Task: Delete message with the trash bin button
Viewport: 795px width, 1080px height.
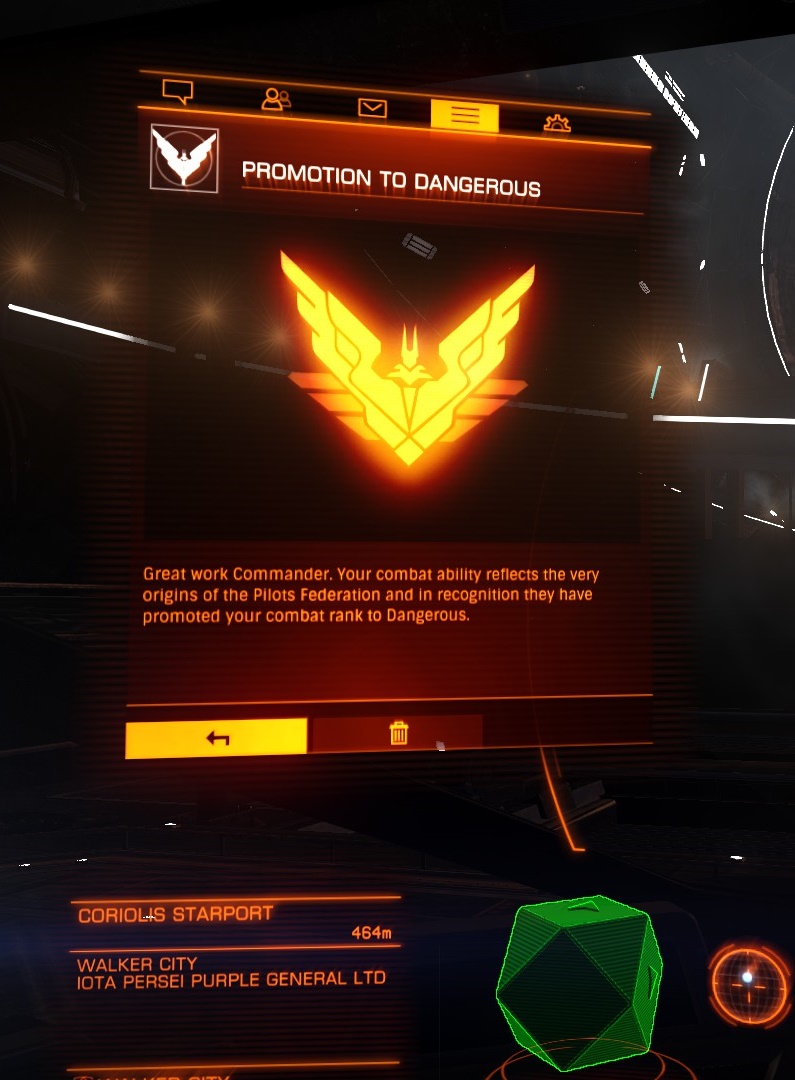Action: pos(398,734)
